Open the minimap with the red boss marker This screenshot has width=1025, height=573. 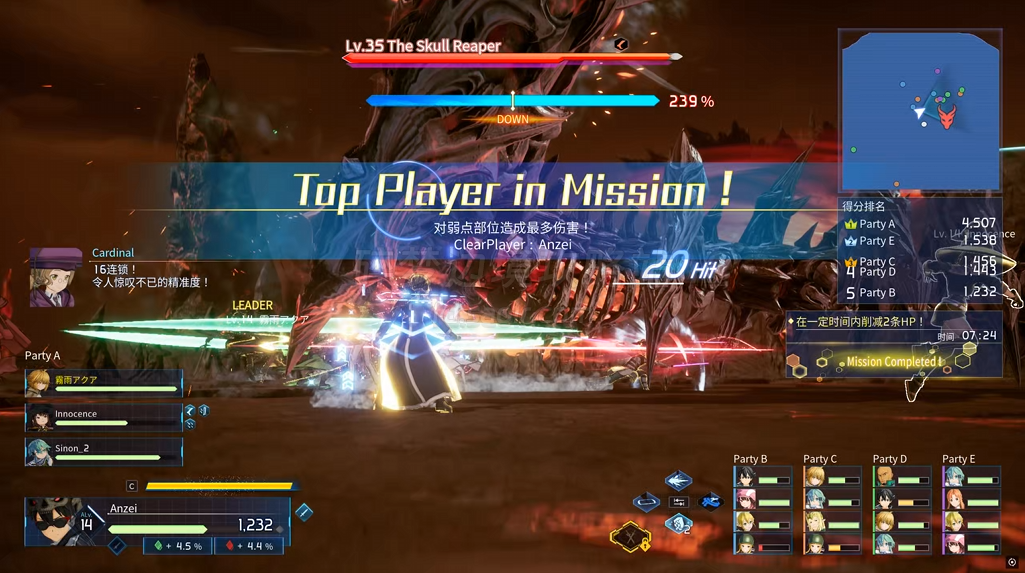coord(920,110)
